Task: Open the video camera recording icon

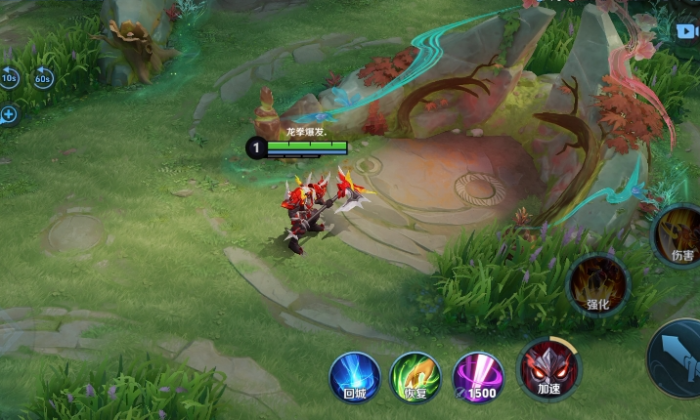Action: [x=689, y=29]
